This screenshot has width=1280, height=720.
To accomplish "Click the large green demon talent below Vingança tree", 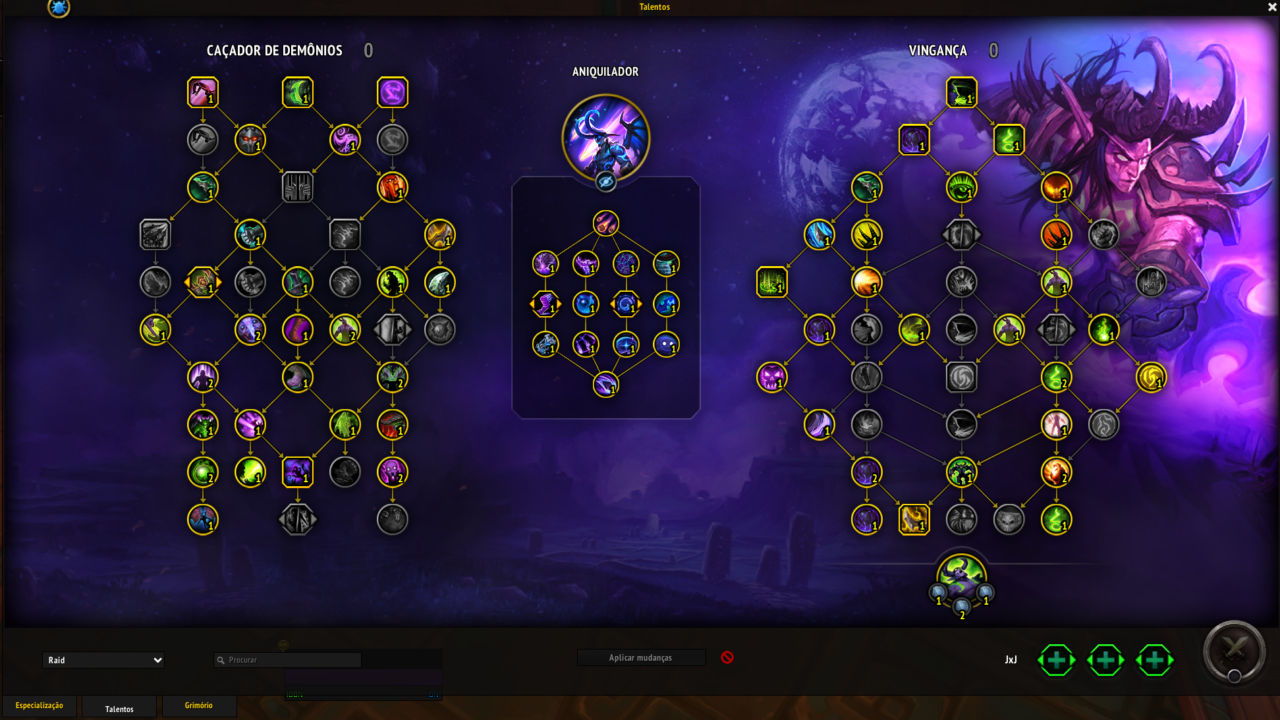I will click(962, 577).
